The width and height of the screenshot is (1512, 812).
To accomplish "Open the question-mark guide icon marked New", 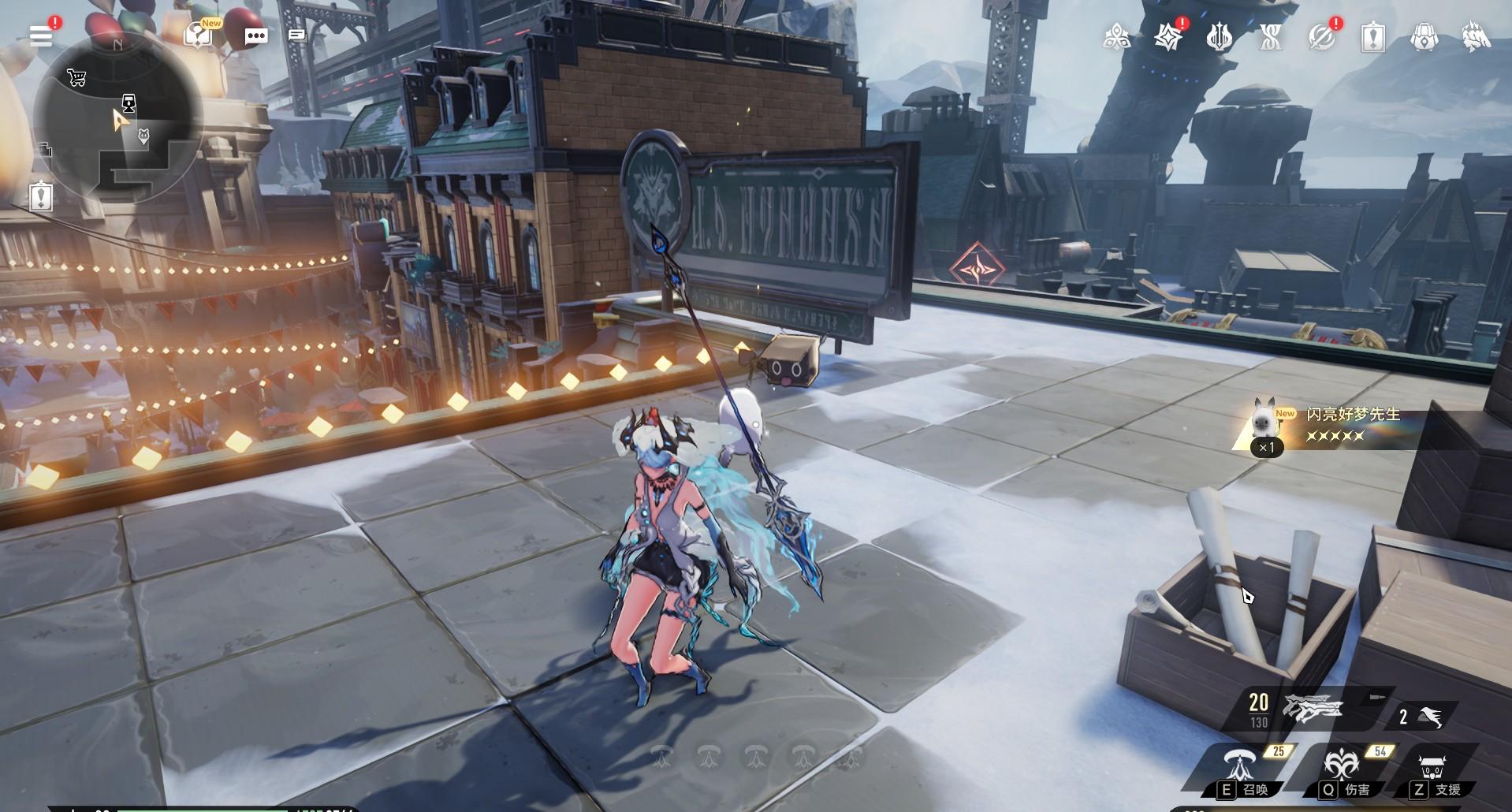I will (199, 35).
